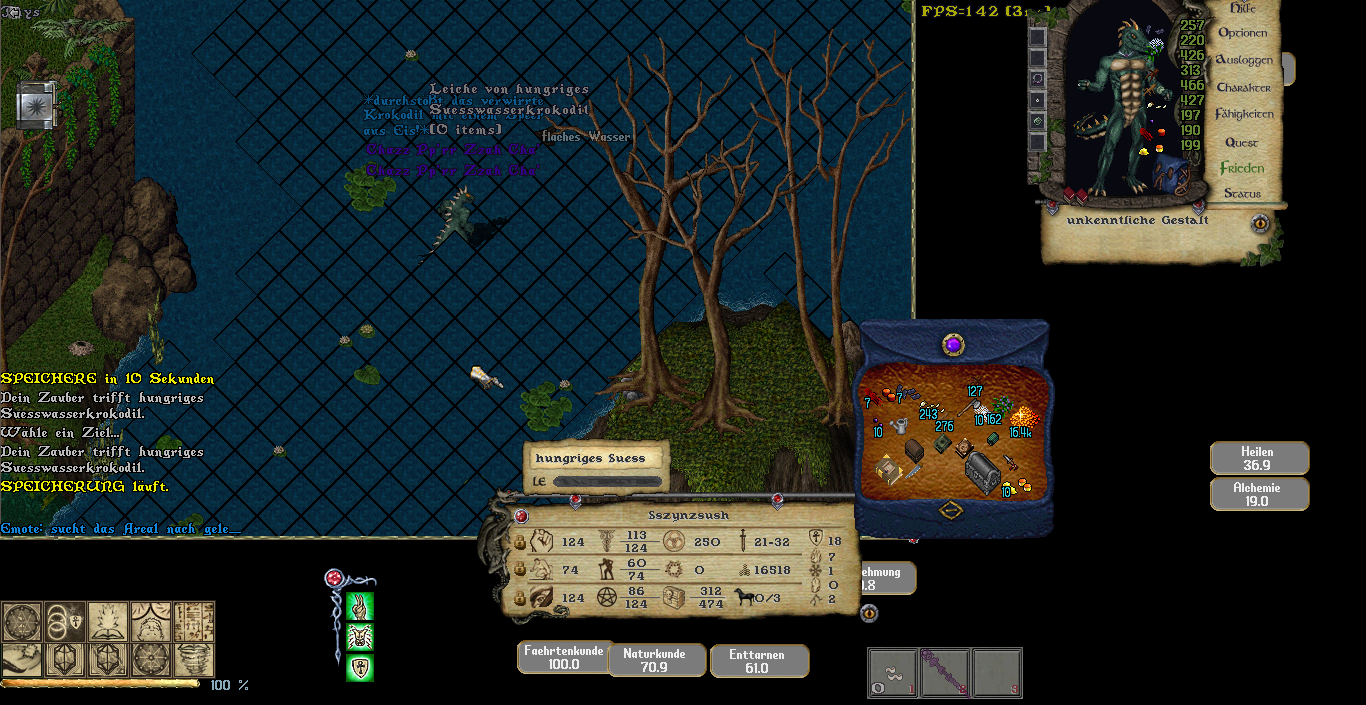Click the Heilen skill button
This screenshot has height=705, width=1366.
click(1259, 458)
